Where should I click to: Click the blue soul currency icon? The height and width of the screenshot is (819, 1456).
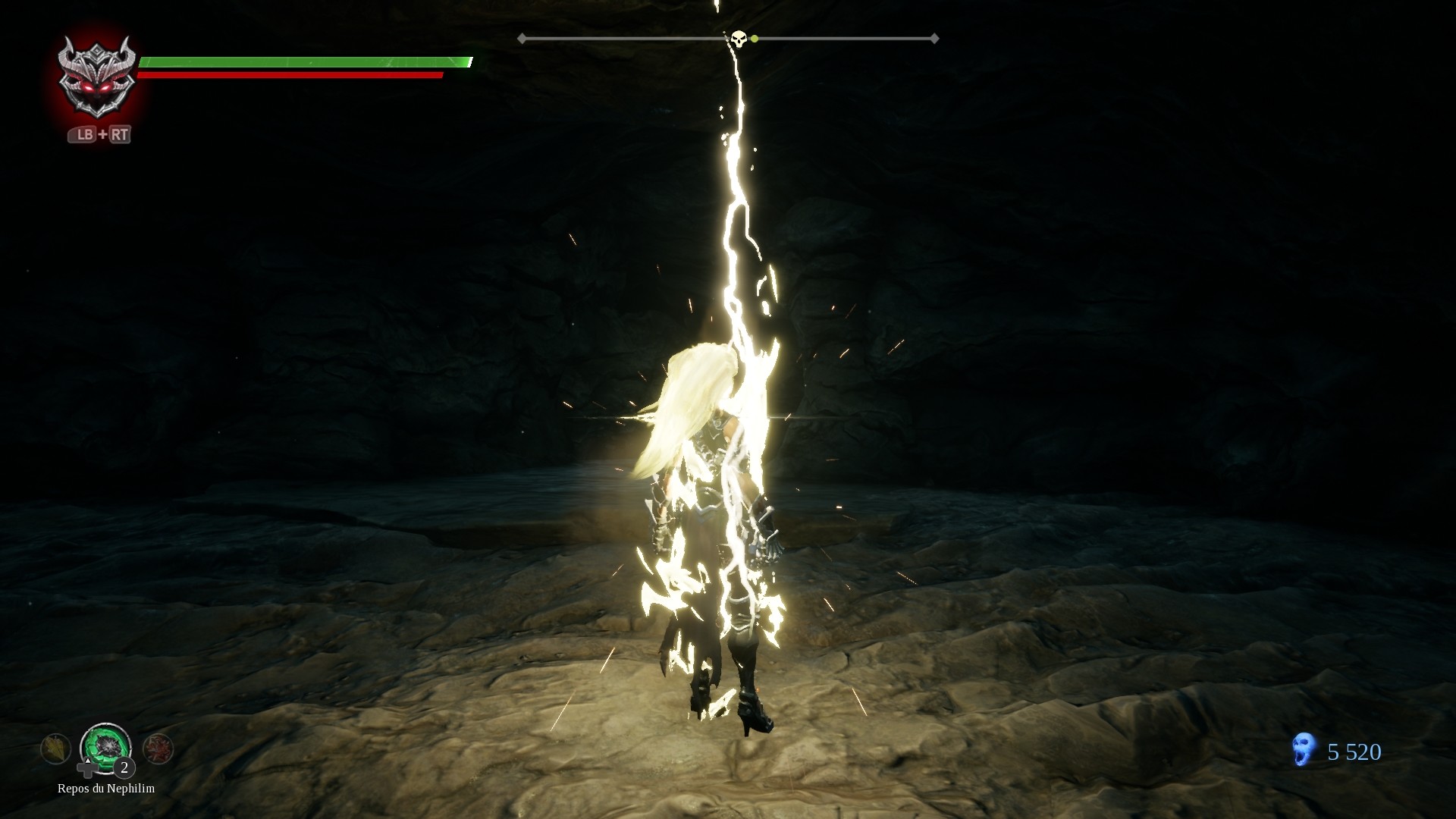click(x=1304, y=750)
